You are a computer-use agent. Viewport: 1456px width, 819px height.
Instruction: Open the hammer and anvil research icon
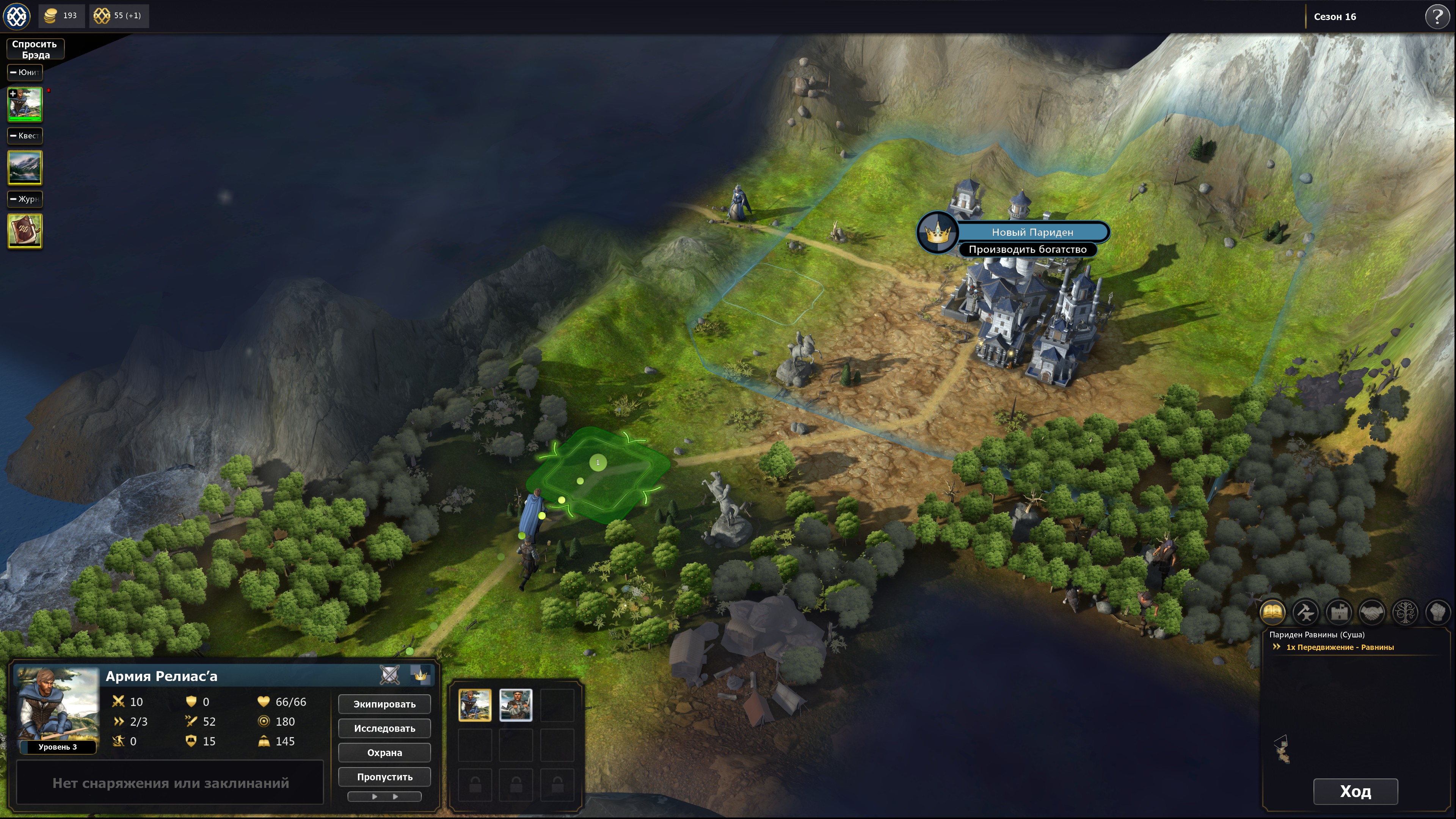[x=1305, y=612]
